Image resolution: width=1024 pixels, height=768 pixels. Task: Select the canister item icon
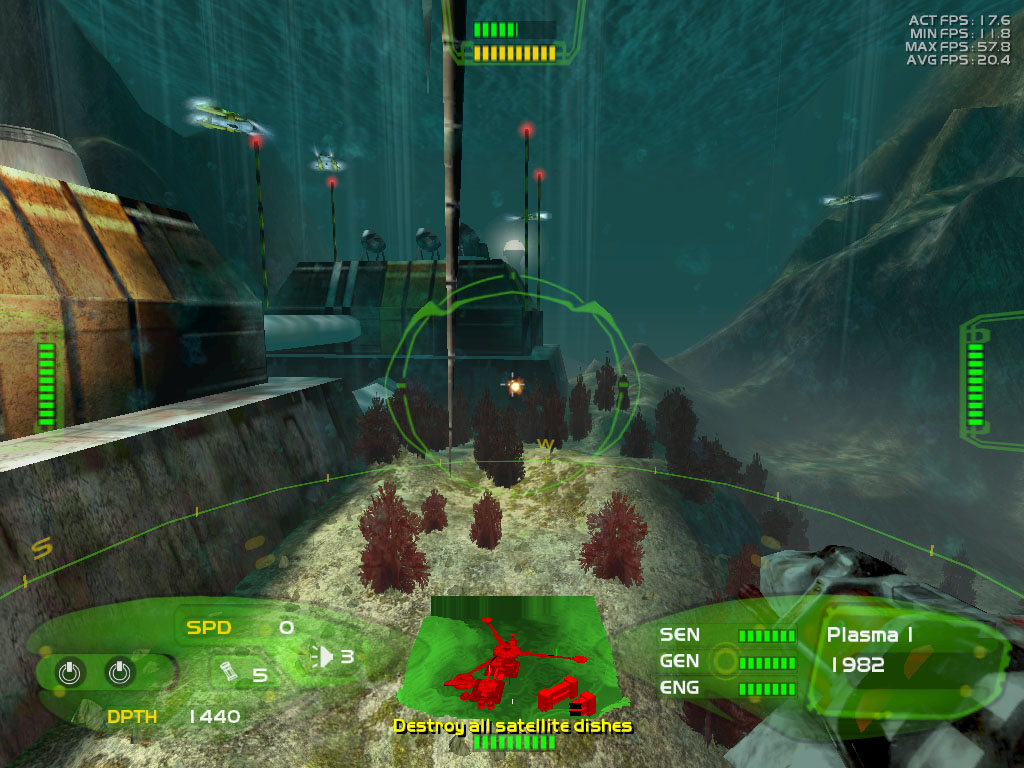(227, 671)
